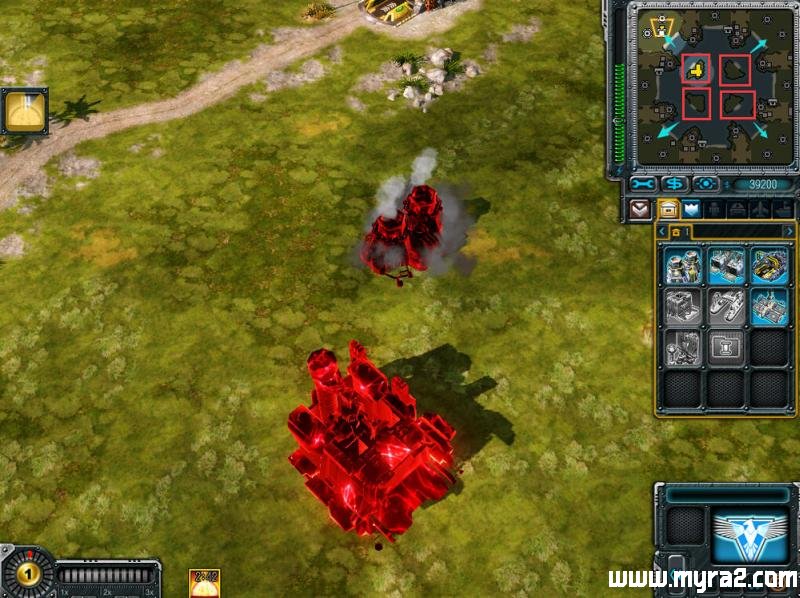Switch to the defenses build tab
This screenshot has width=800, height=598.
[691, 209]
